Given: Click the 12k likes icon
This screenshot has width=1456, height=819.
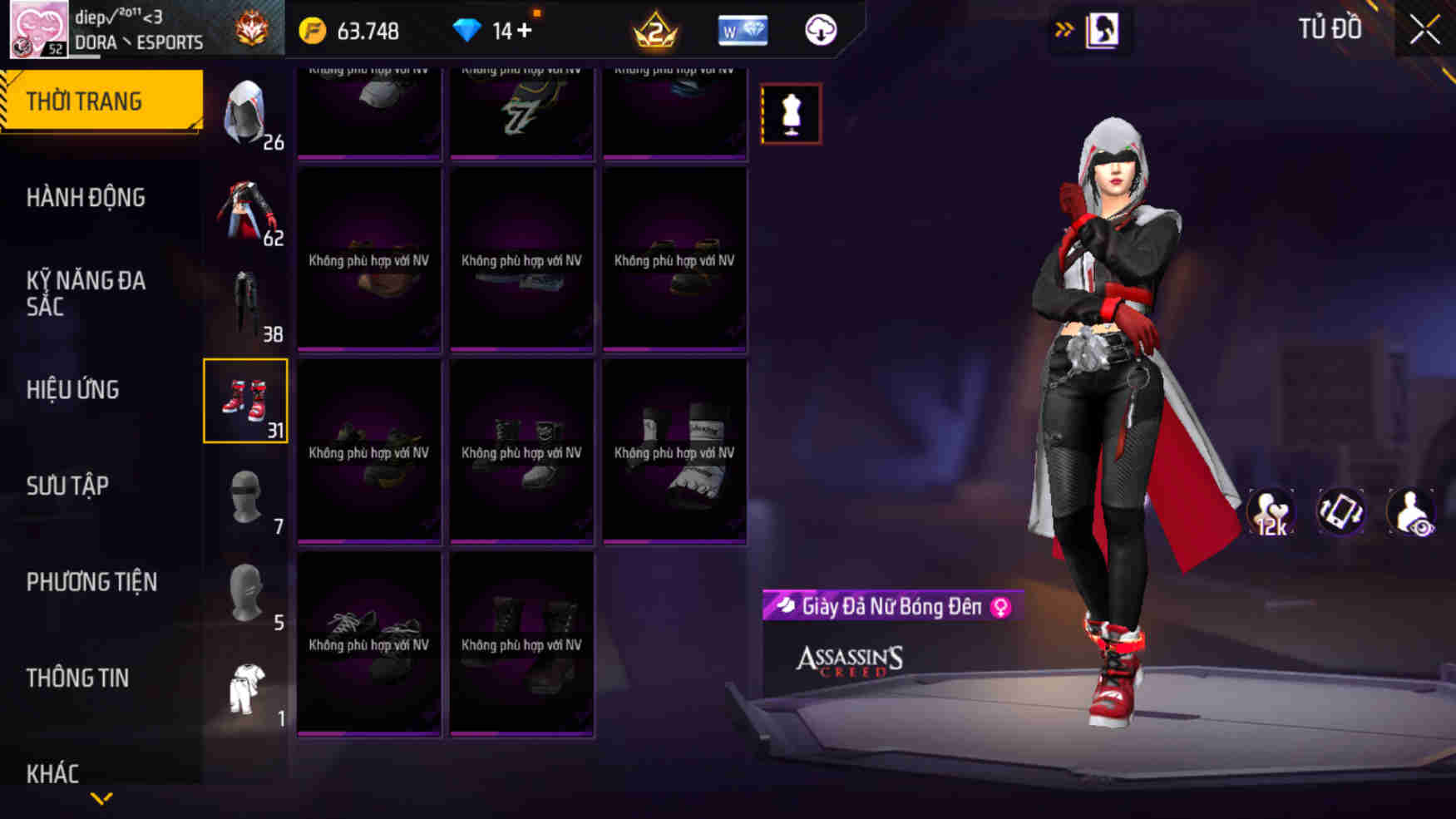Looking at the screenshot, I should pyautogui.click(x=1270, y=512).
